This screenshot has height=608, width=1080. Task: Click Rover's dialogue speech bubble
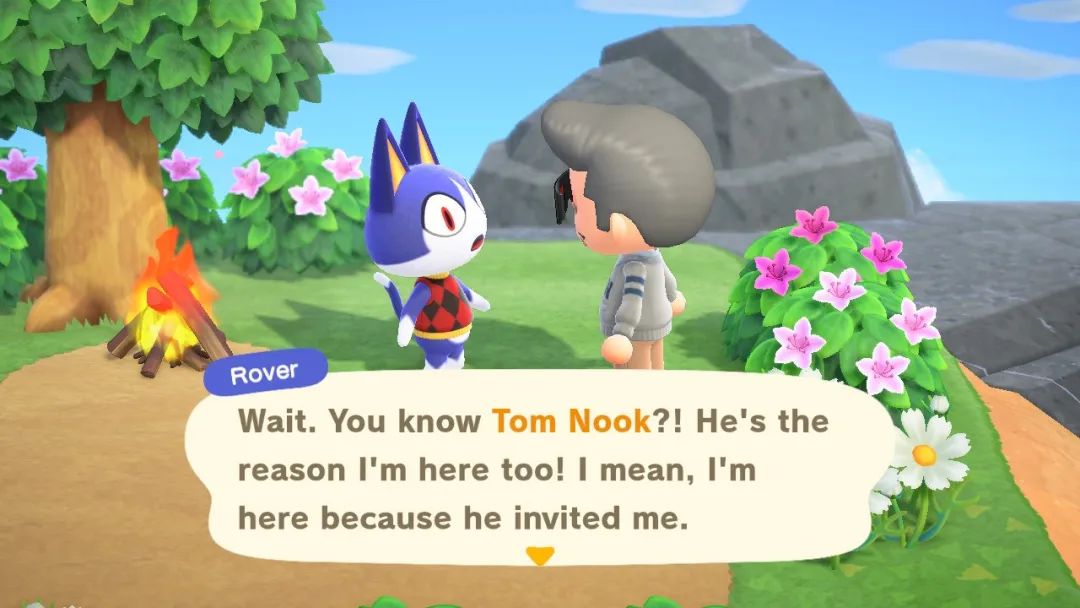coord(540,470)
